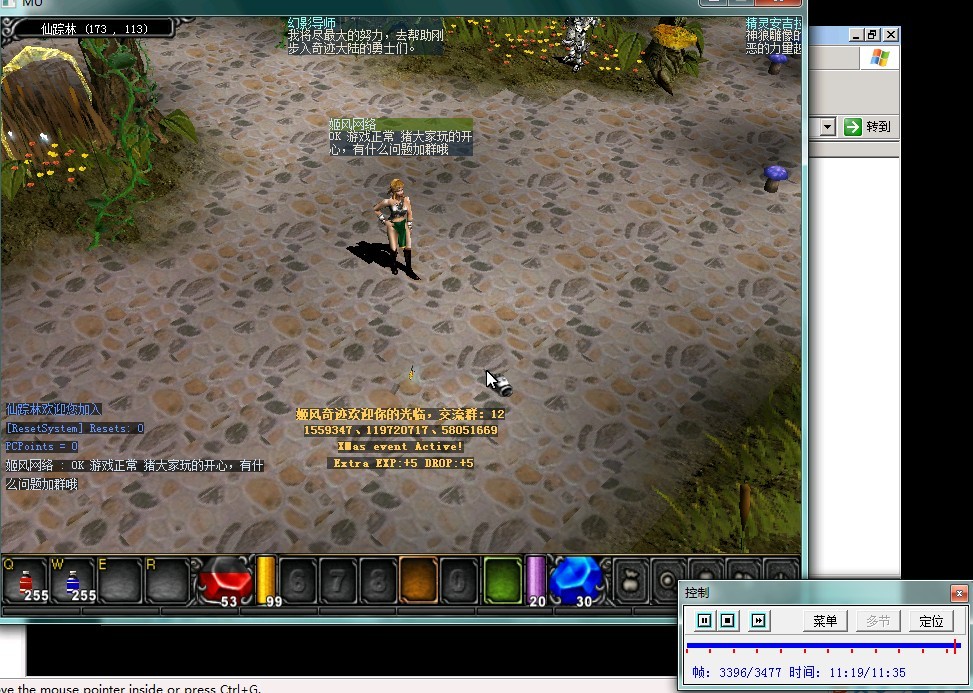Open the inventory bag icon

(630, 580)
